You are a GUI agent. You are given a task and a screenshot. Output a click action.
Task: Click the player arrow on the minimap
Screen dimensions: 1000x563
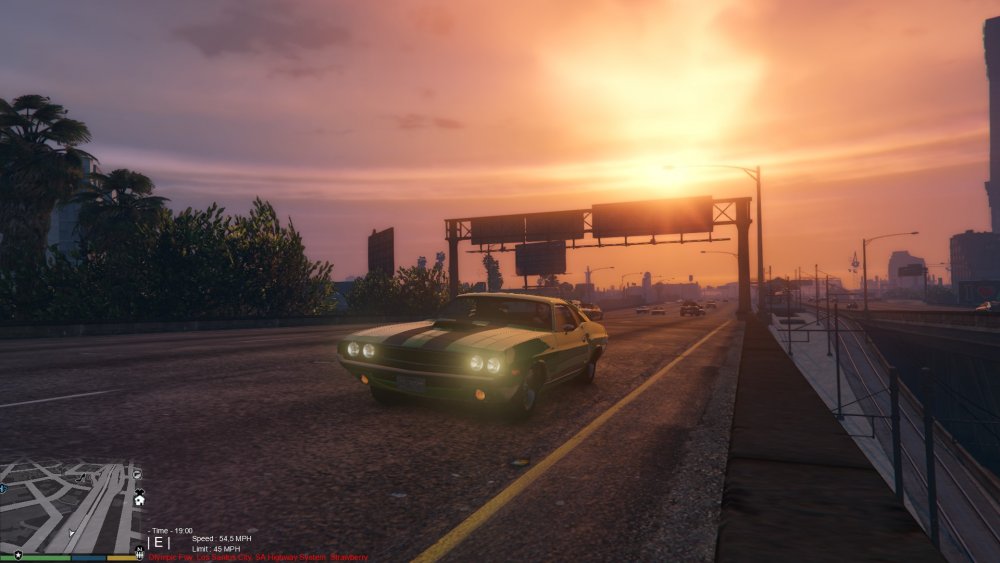(x=71, y=533)
